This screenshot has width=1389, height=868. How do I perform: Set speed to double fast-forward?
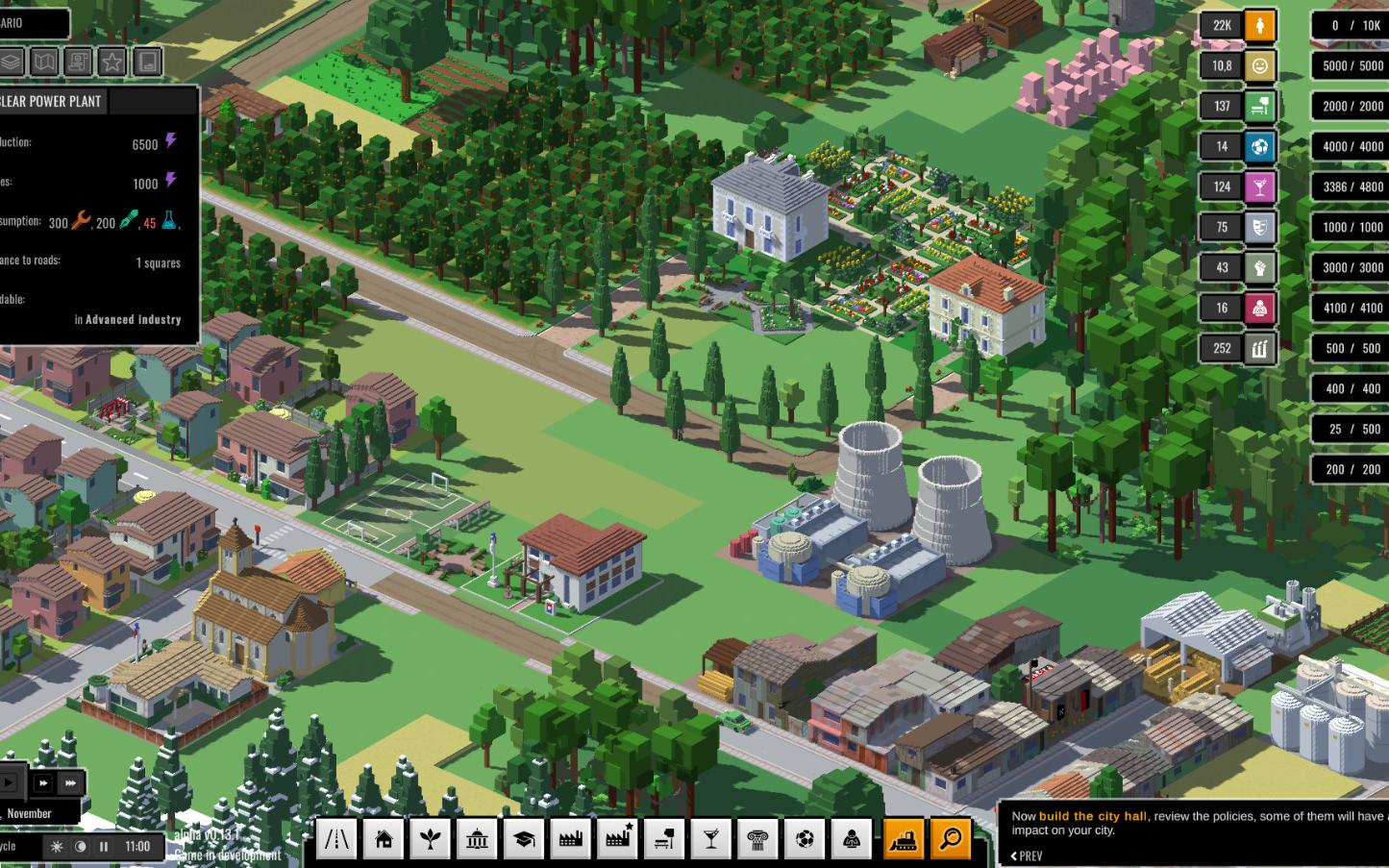tap(43, 783)
